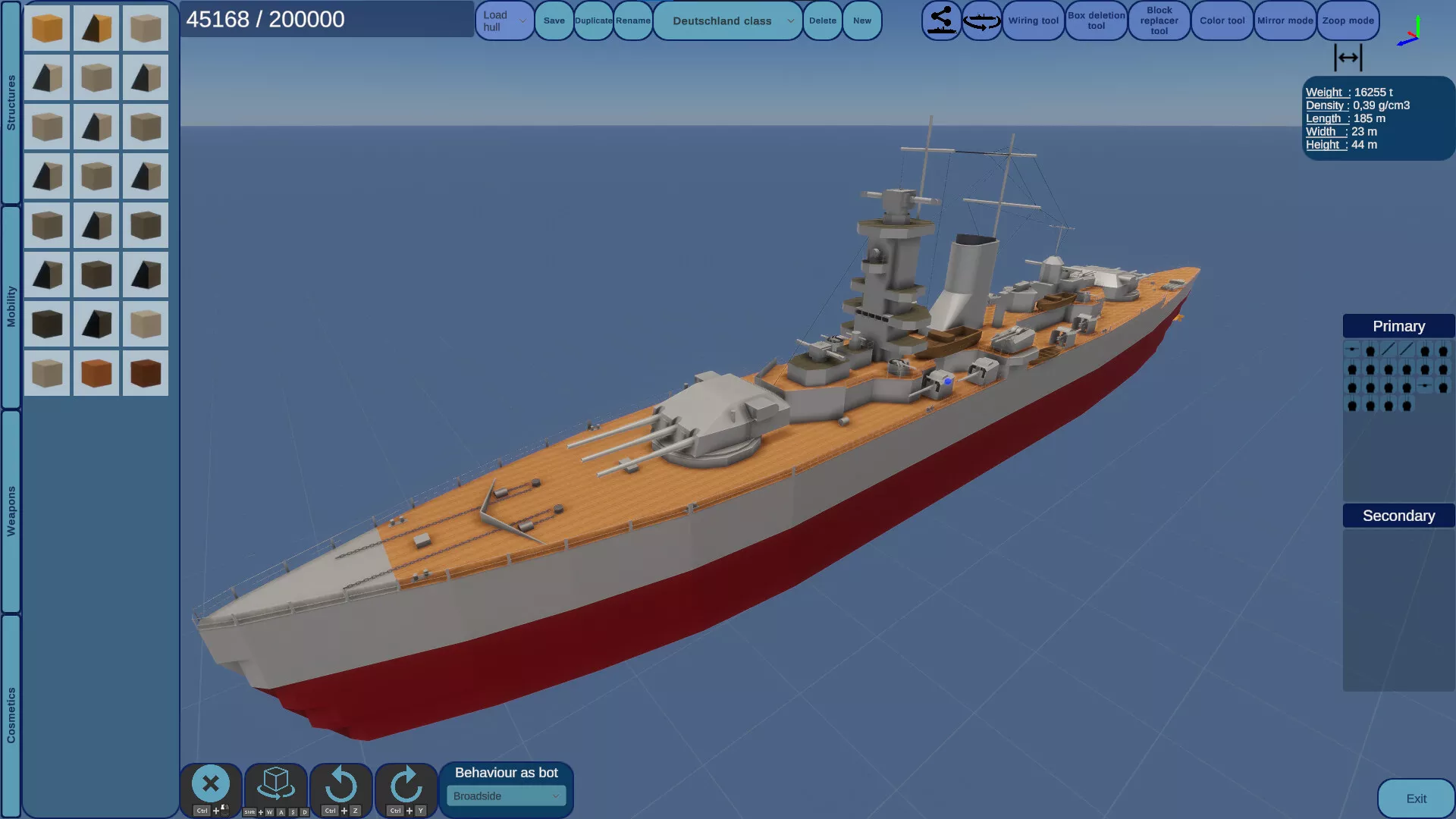Open the Mobility category tab

(11, 306)
